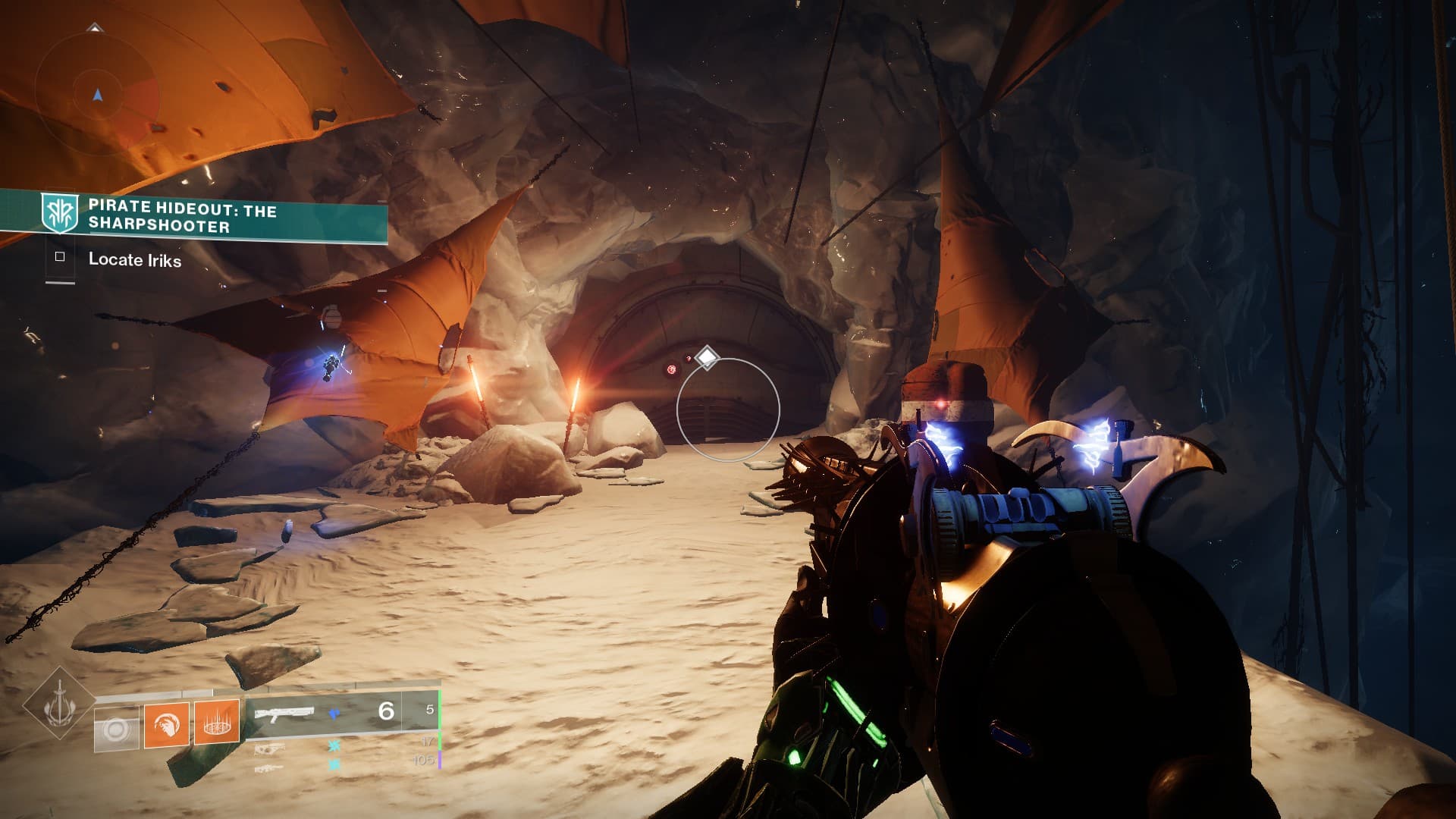Switch to the second stowed weapon

pyautogui.click(x=271, y=750)
